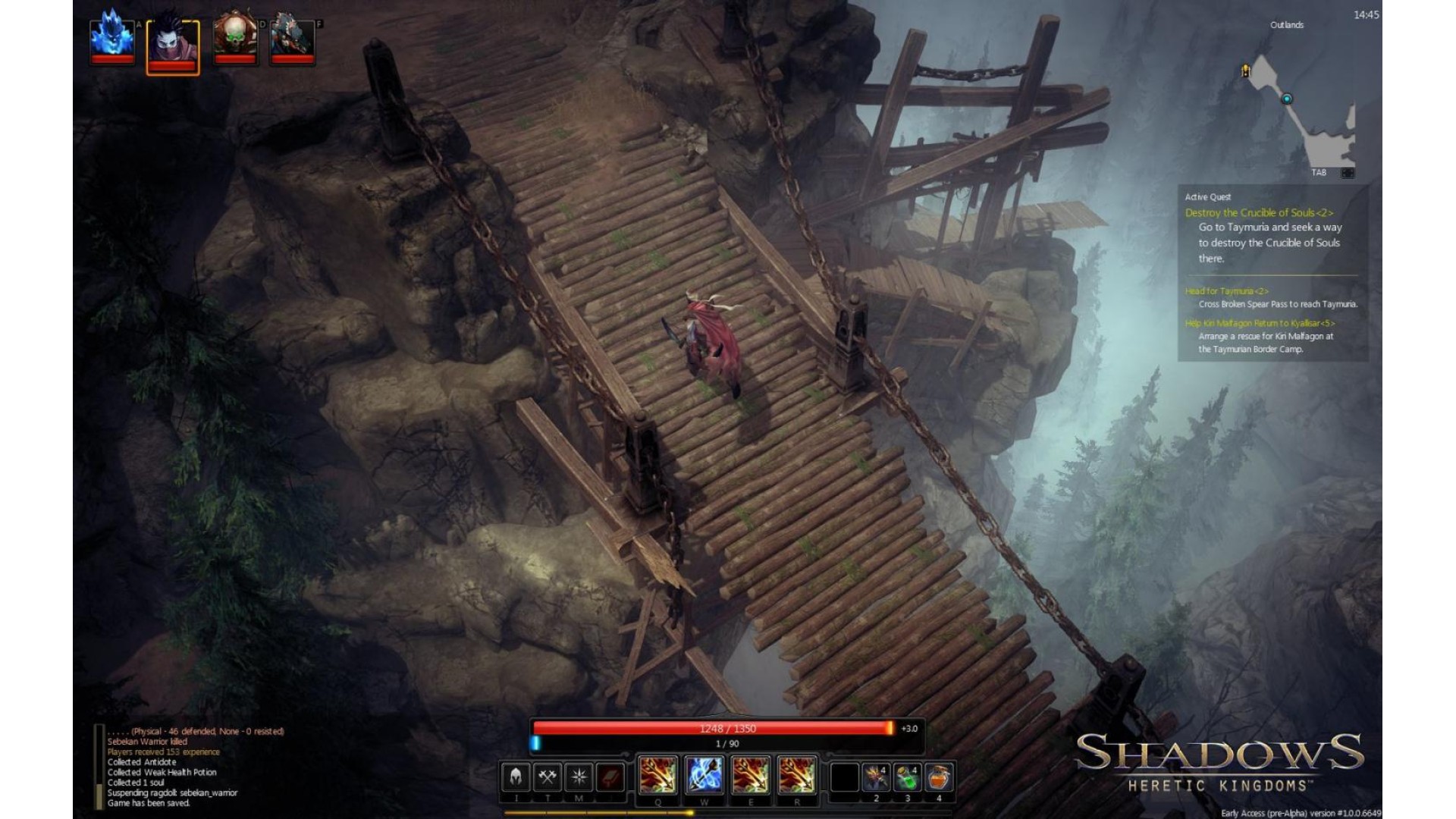Switch to the green-eyed skull character portrait

coord(235,38)
